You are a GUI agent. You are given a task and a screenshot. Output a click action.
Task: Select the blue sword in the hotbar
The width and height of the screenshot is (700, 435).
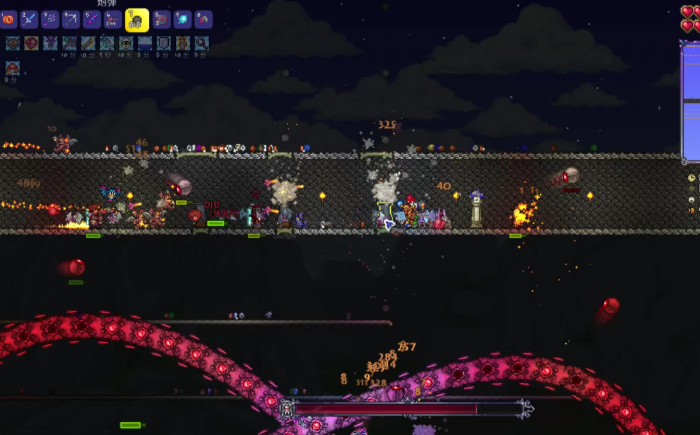click(x=29, y=19)
